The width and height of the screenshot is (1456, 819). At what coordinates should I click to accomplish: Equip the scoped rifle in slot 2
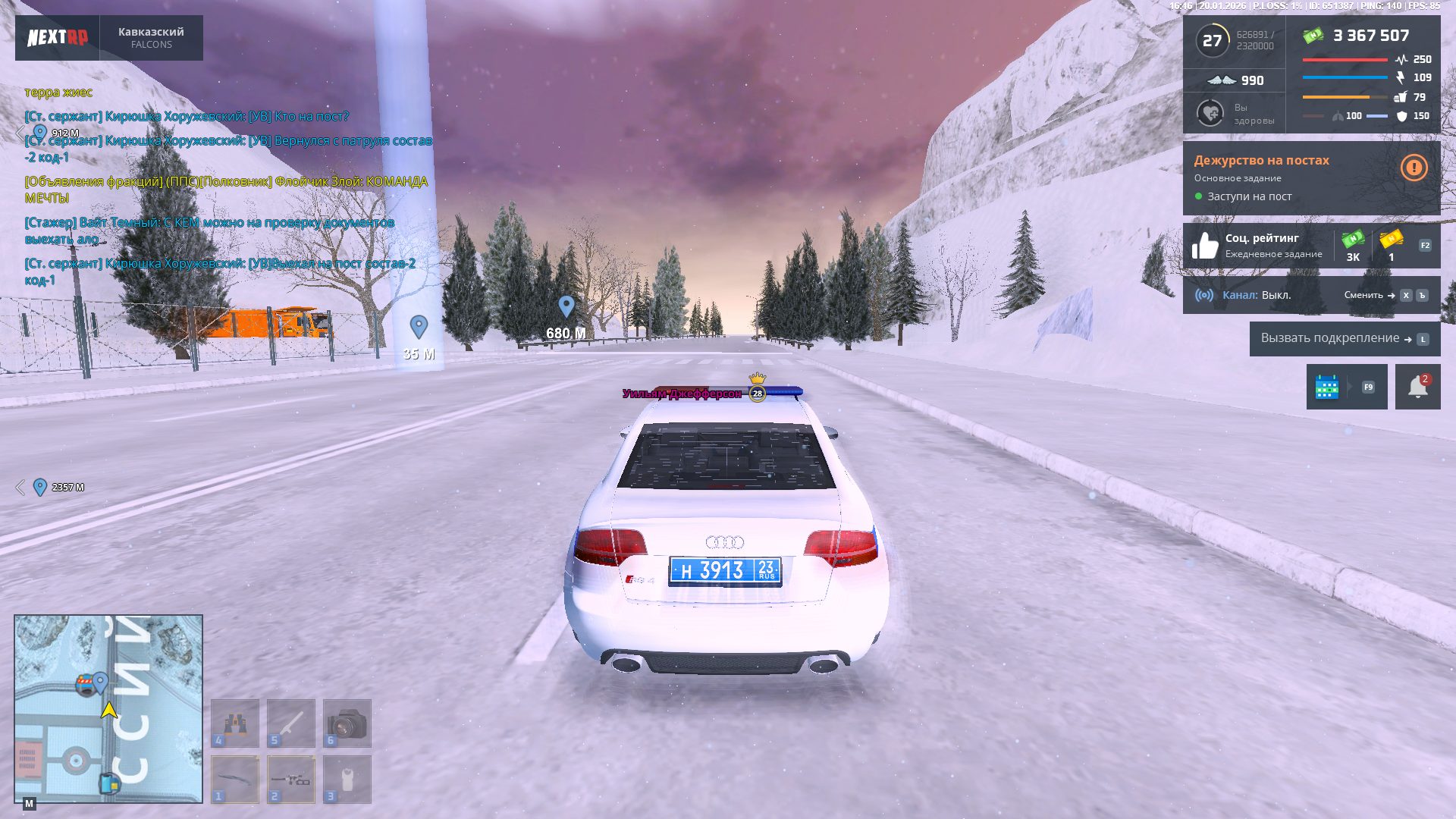tap(291, 780)
